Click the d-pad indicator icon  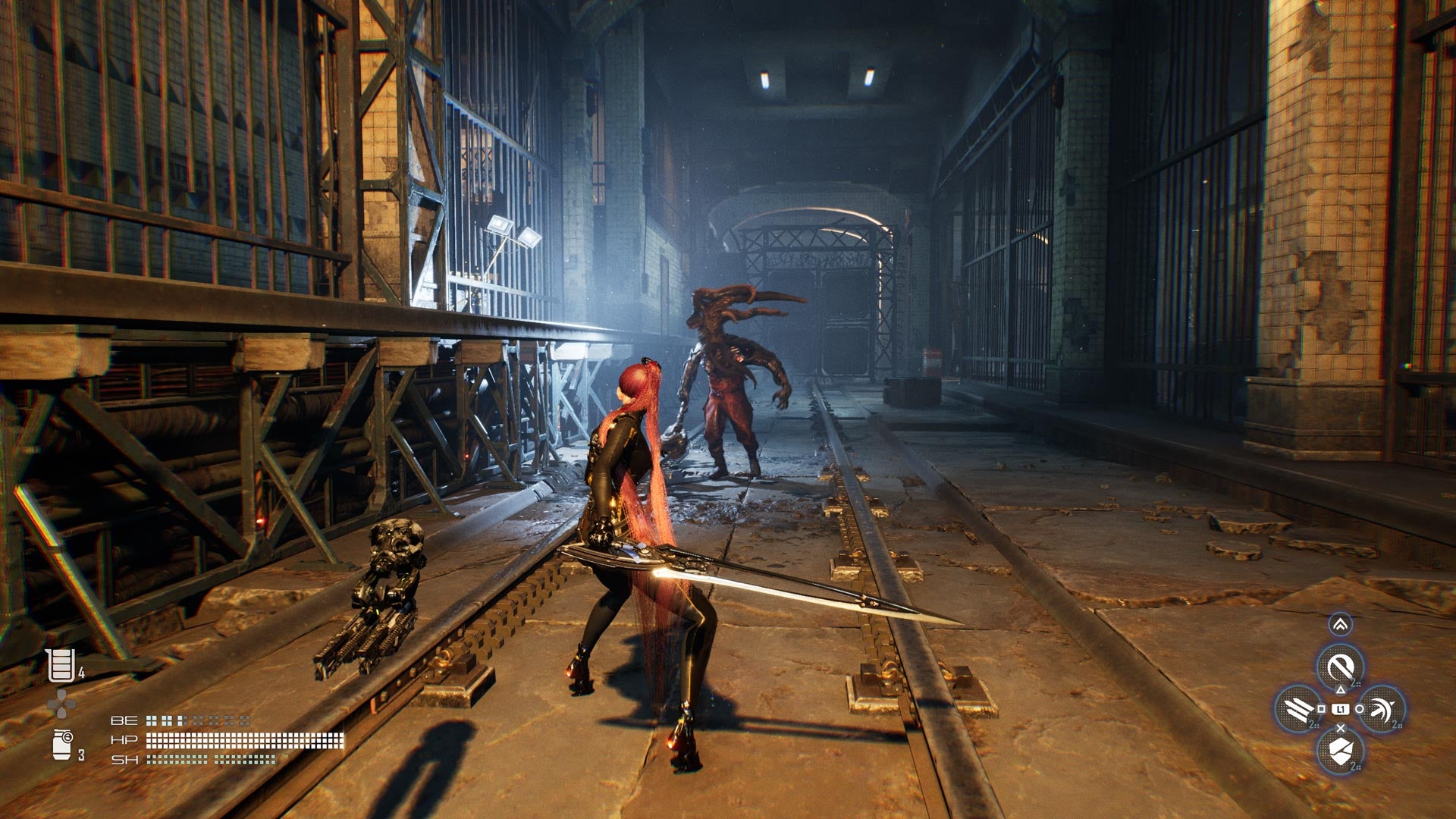[60, 702]
